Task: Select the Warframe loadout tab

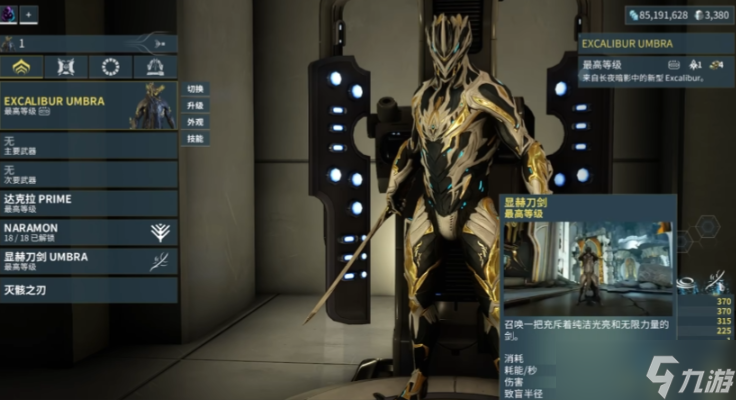Action: [22, 67]
